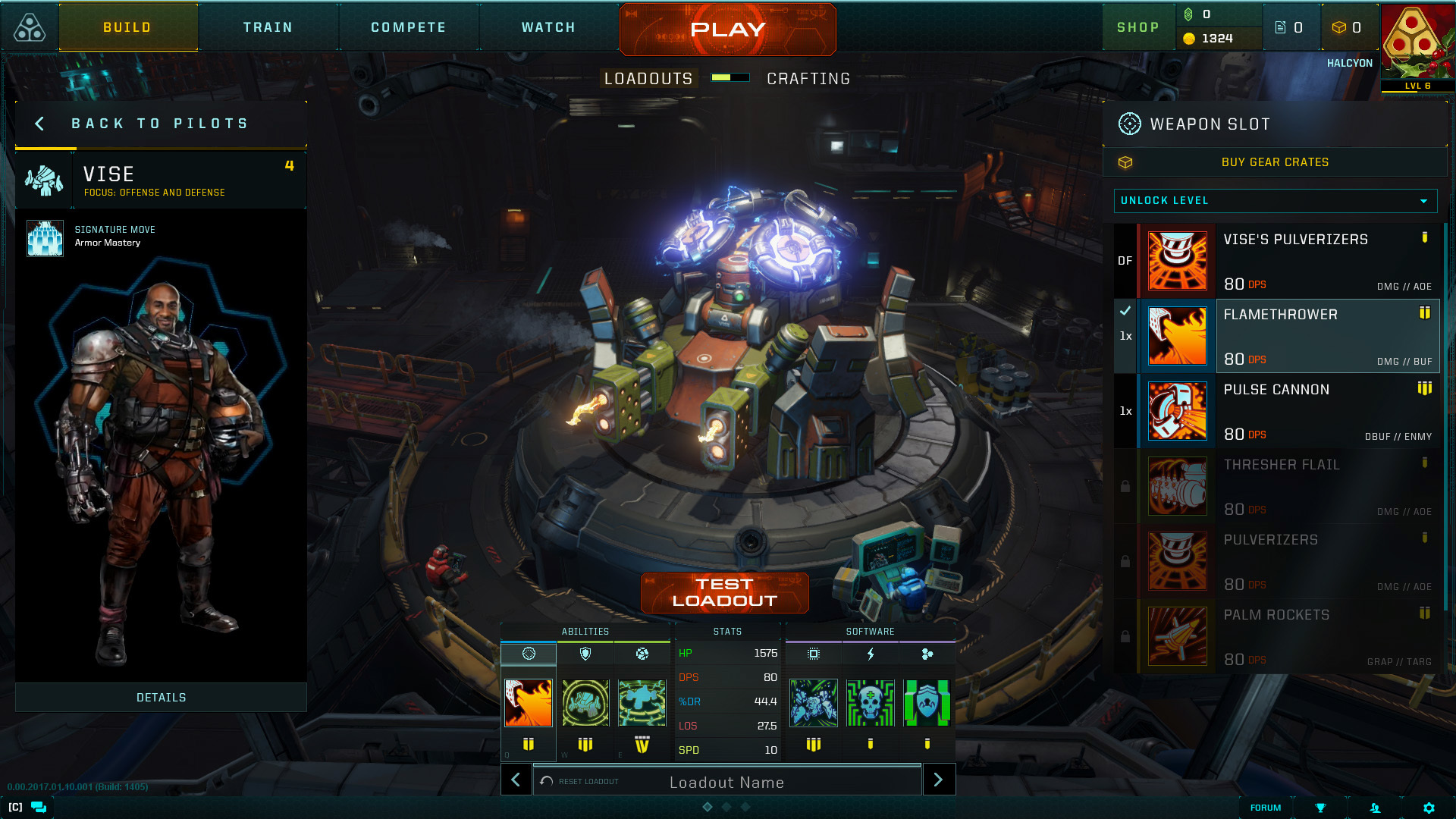Open the Train menu tab
The image size is (1456, 819).
click(x=268, y=27)
